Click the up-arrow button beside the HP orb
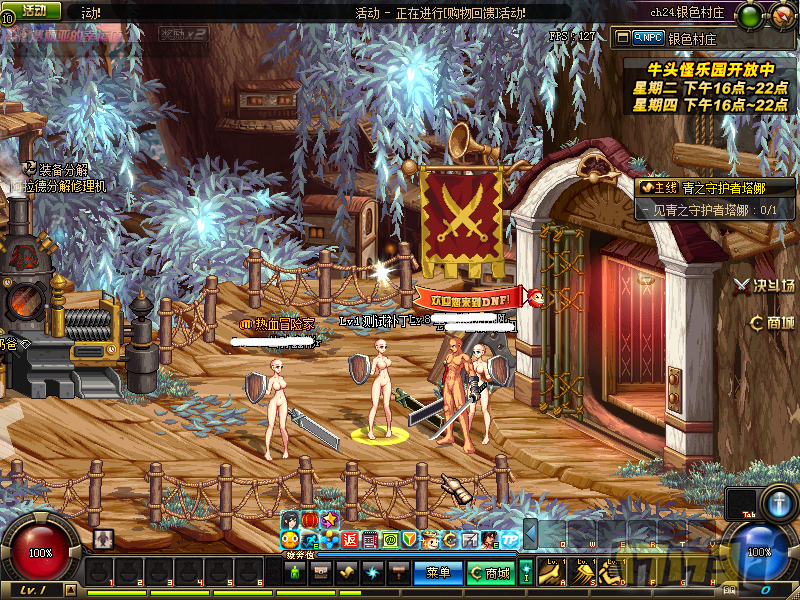Viewport: 800px width, 600px height. click(x=103, y=539)
